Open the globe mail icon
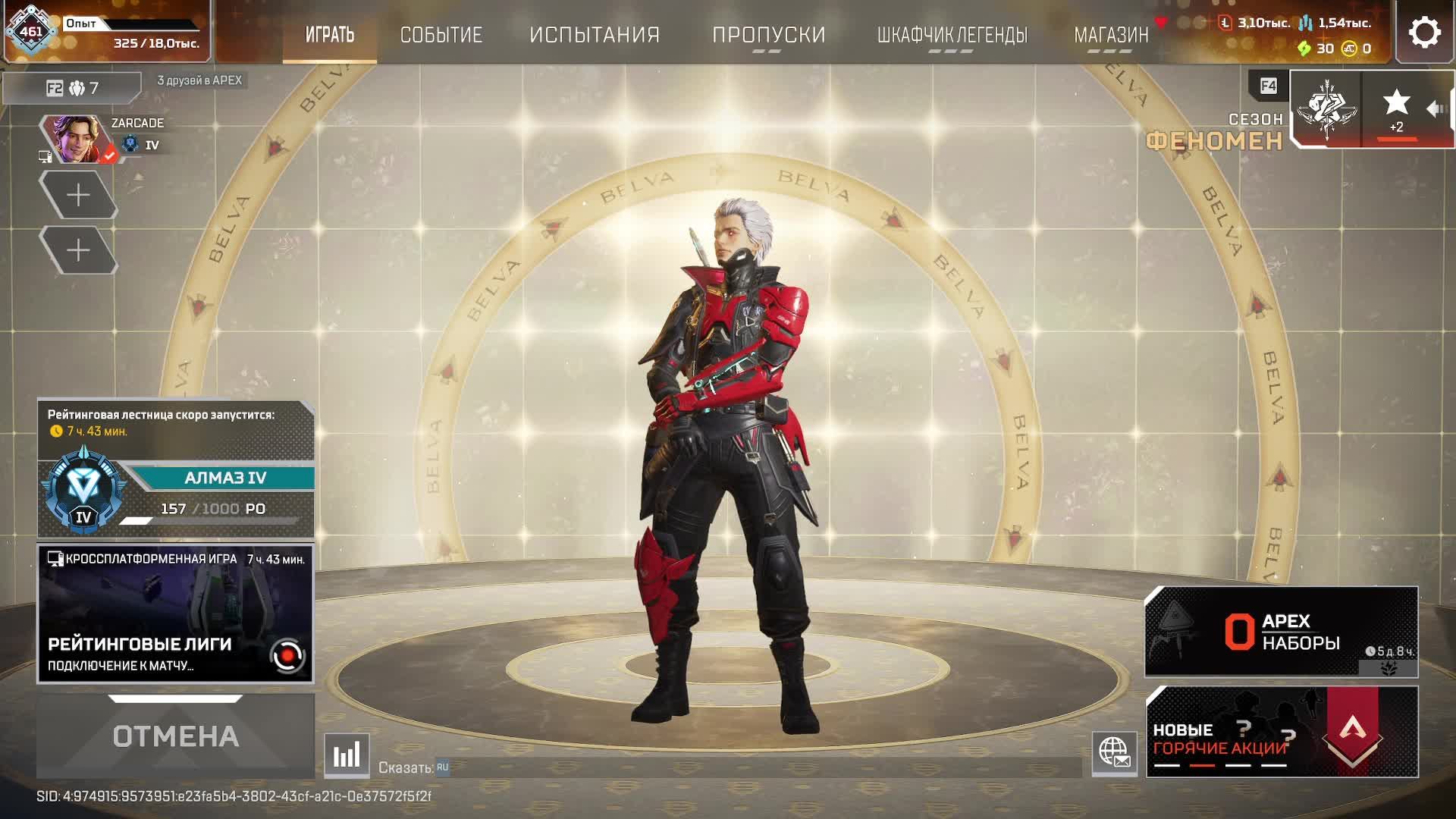 coord(1114,753)
